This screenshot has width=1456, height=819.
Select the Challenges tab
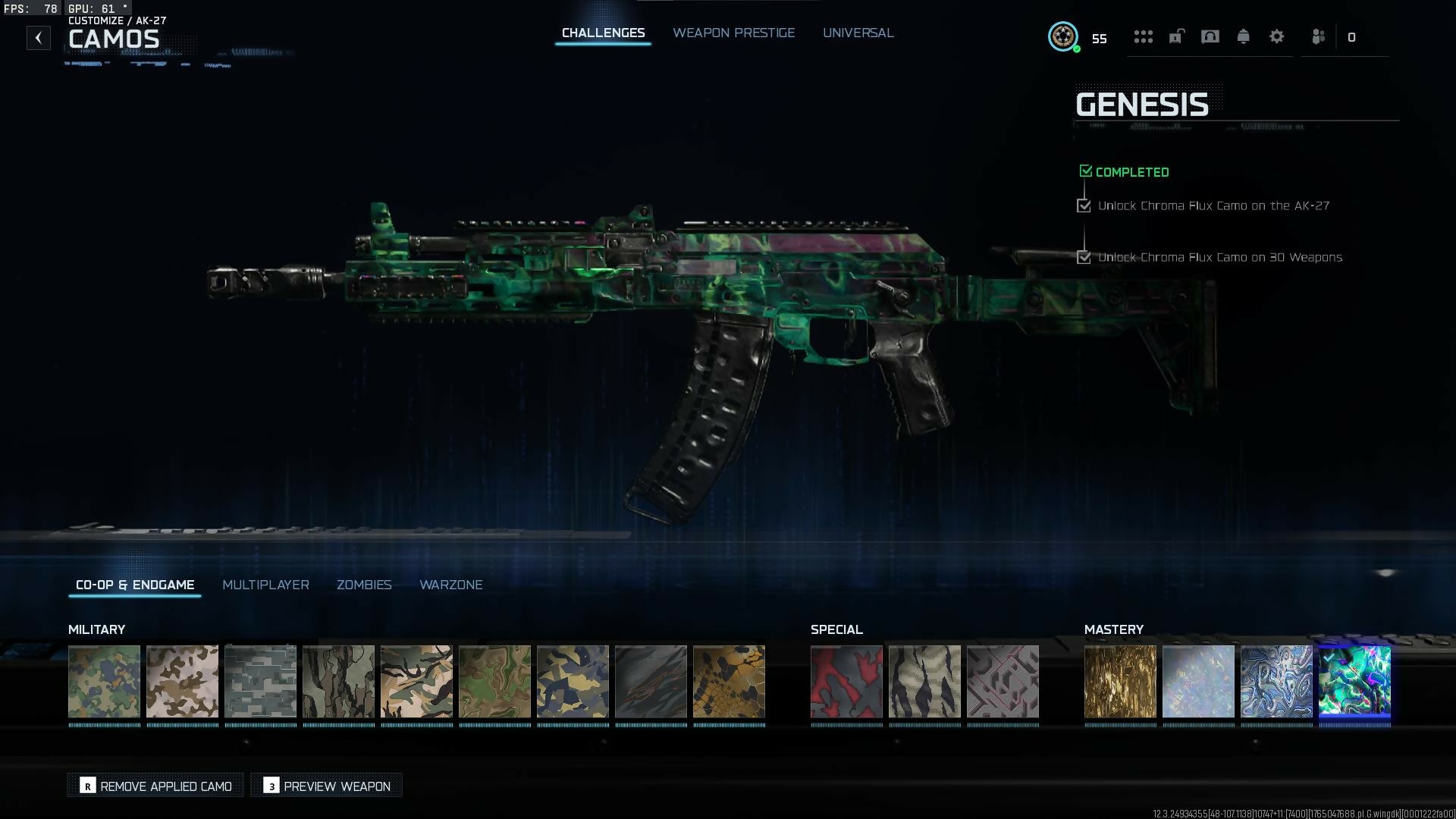[603, 33]
